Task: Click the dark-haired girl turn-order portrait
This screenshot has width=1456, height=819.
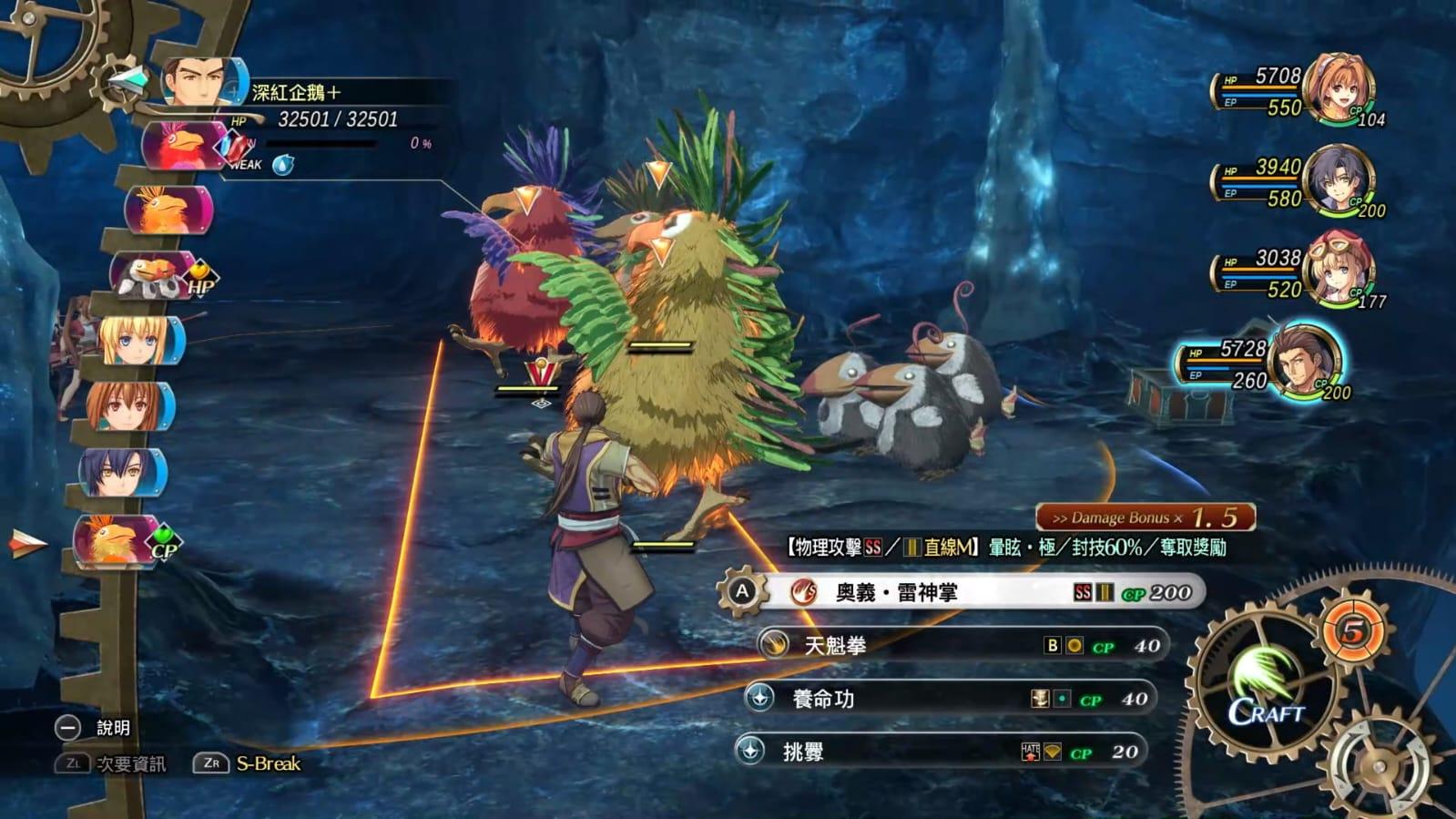Action: tap(122, 473)
